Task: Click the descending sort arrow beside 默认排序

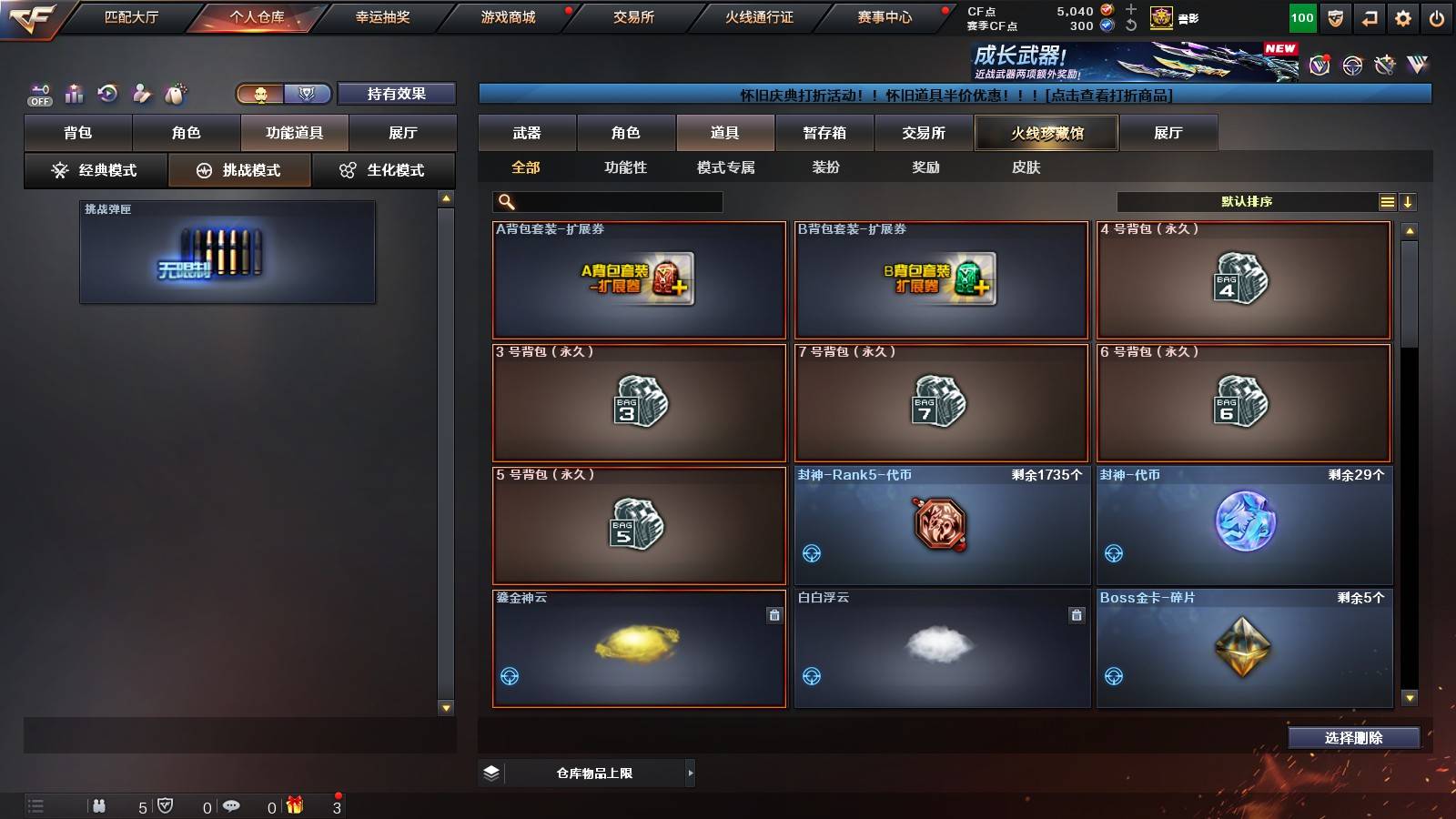Action: point(1410,201)
